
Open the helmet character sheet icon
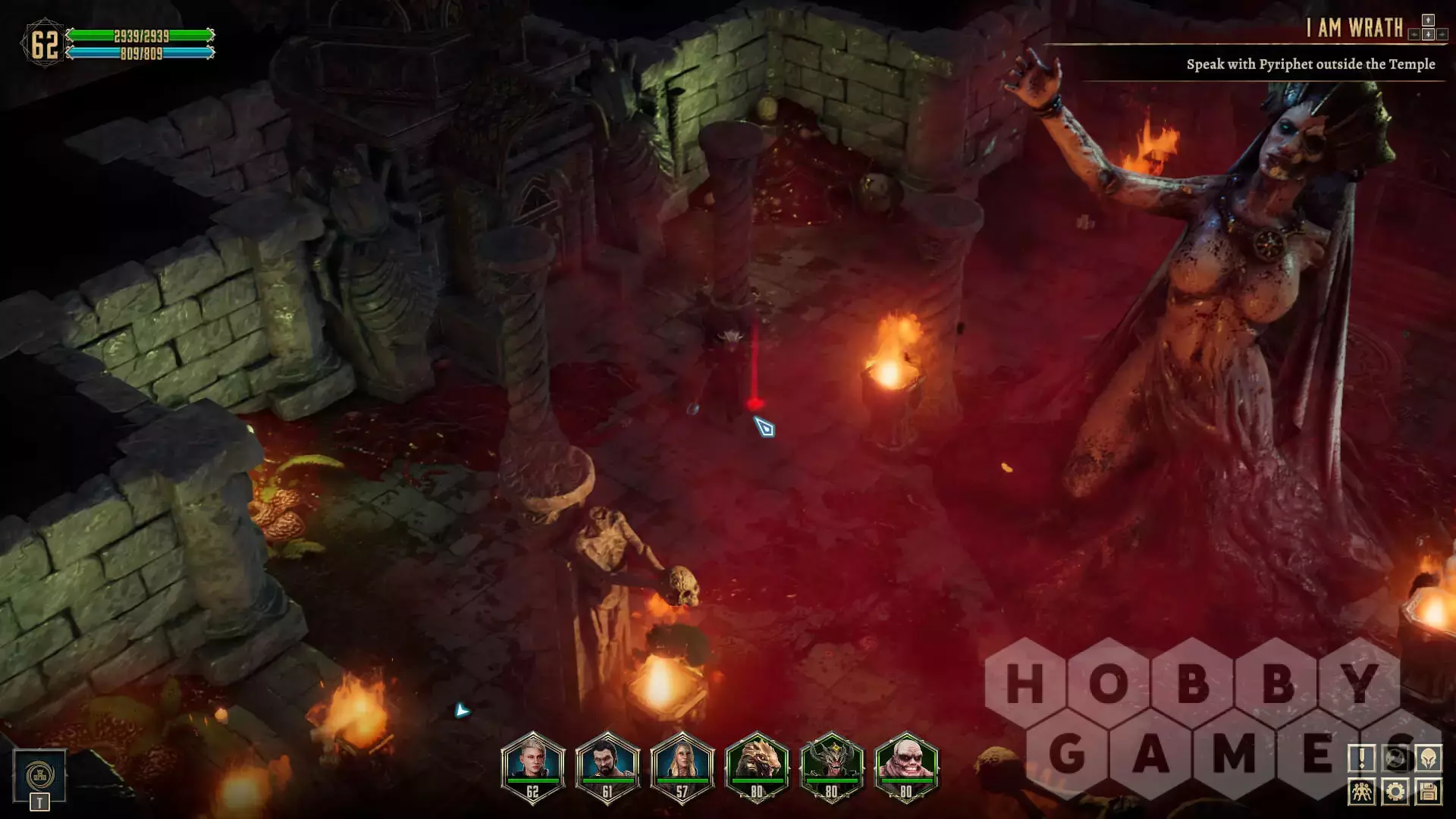(x=1429, y=758)
